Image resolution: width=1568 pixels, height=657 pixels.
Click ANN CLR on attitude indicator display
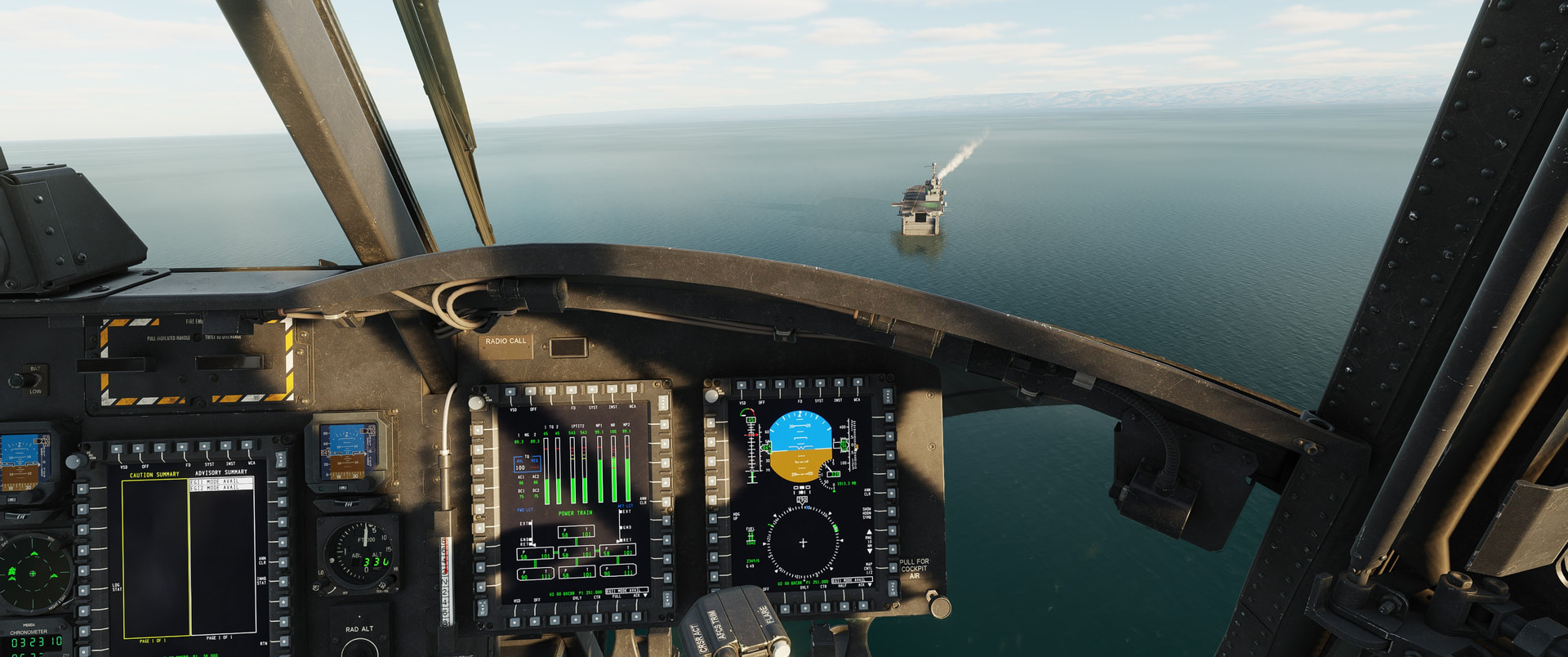(891, 492)
